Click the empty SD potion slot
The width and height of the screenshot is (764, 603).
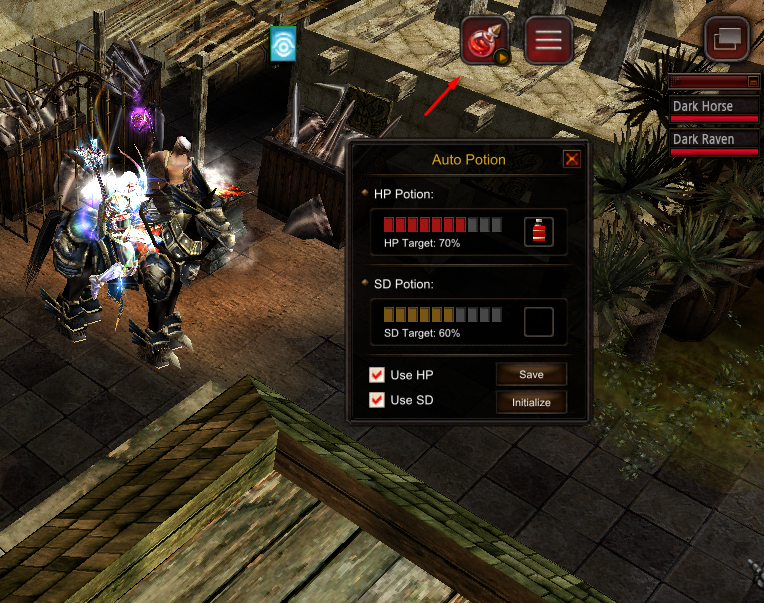point(539,322)
